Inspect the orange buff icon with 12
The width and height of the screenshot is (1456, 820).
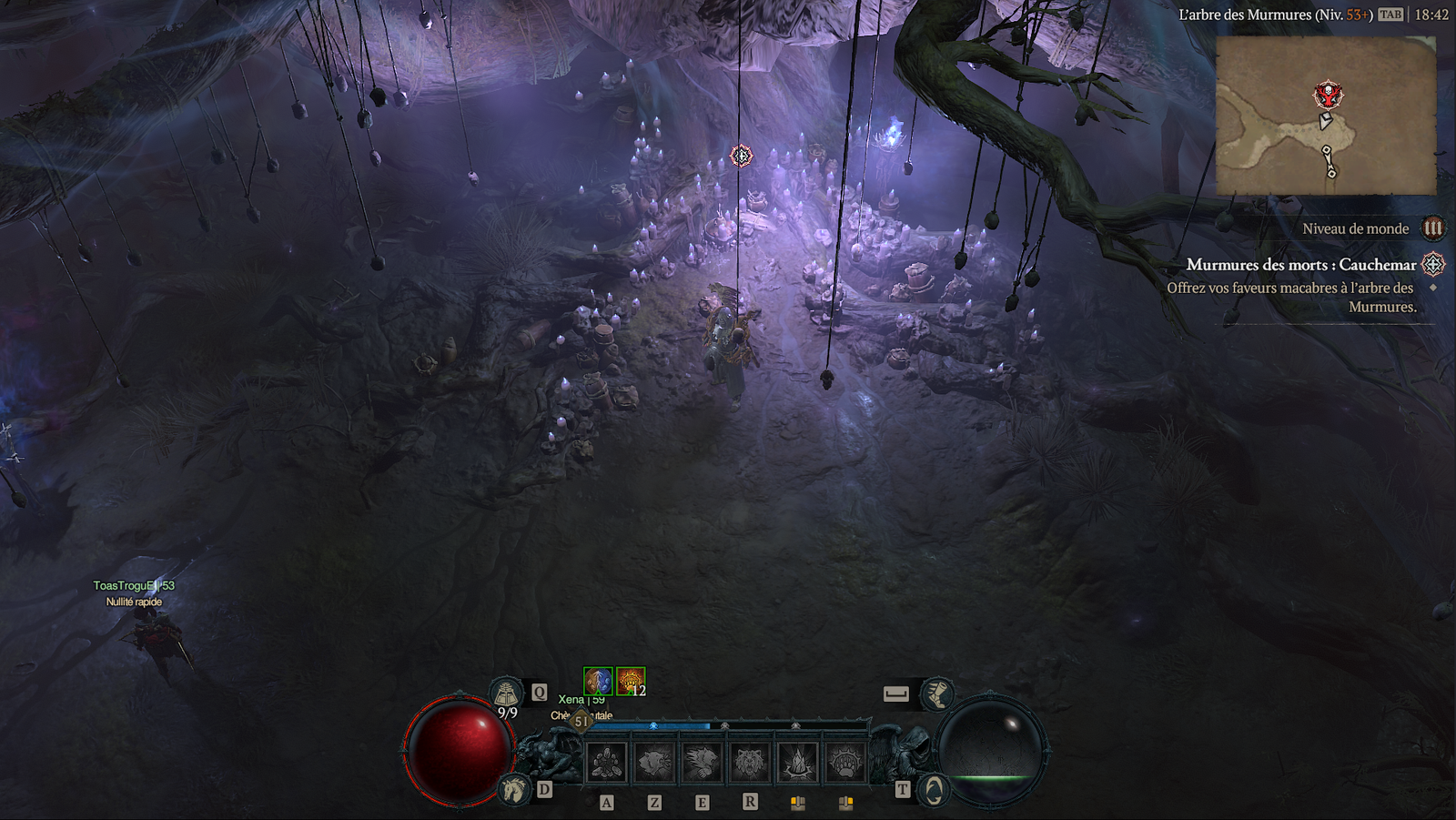[x=630, y=681]
